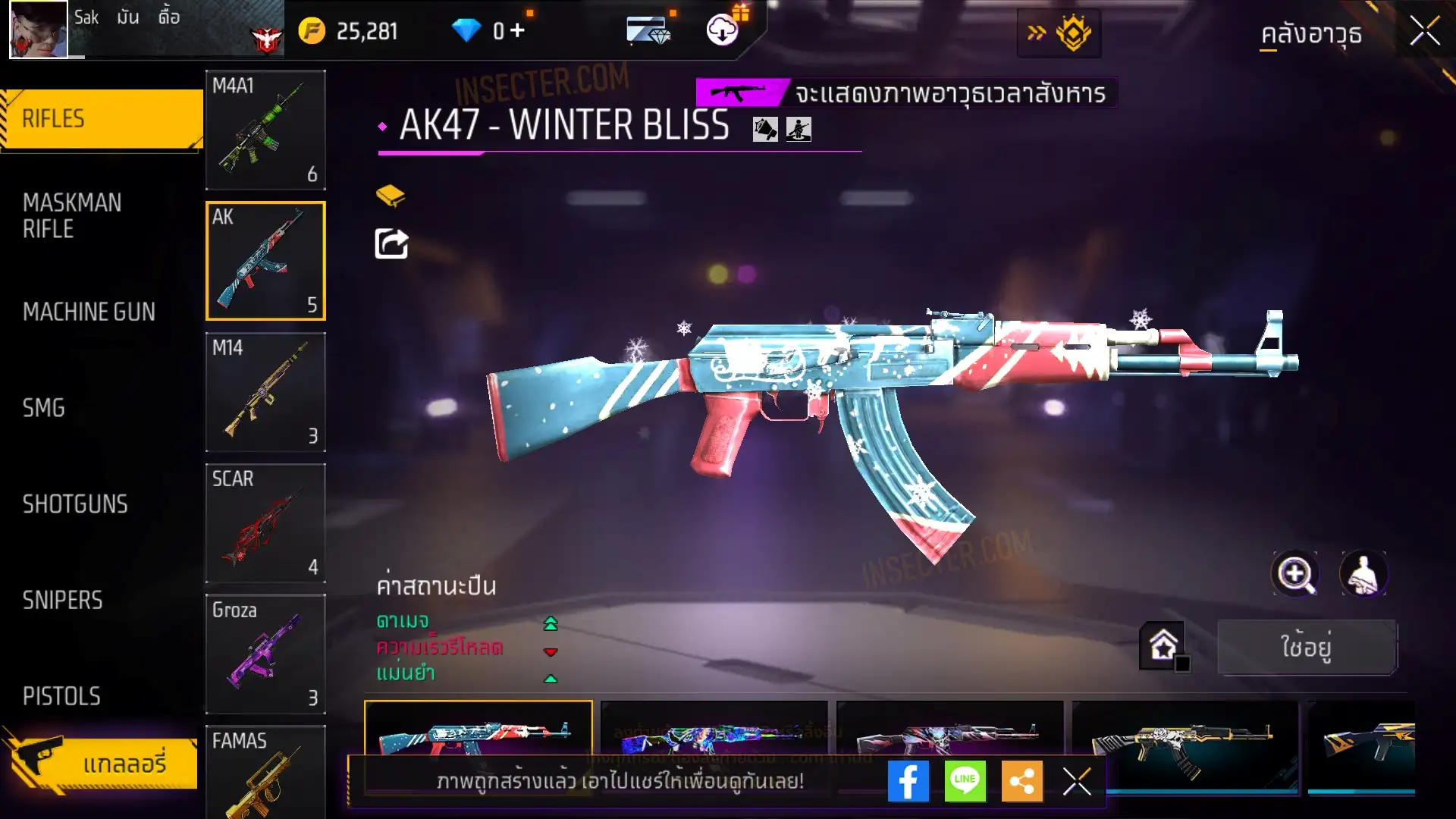This screenshot has width=1456, height=819.
Task: Show the SHOTGUNS category
Action: 75,504
